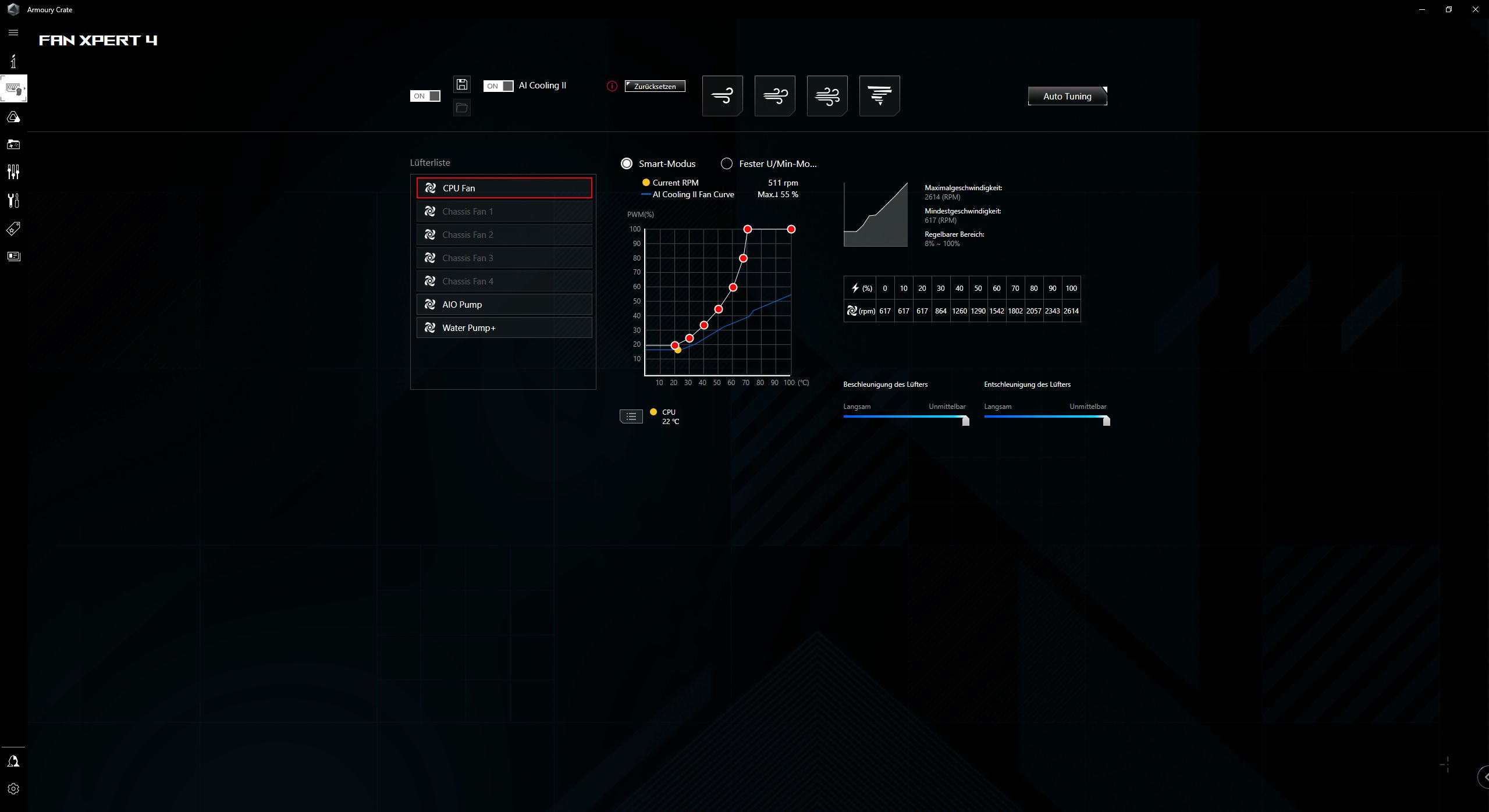Minimize the Armoury Crate window

(1422, 9)
